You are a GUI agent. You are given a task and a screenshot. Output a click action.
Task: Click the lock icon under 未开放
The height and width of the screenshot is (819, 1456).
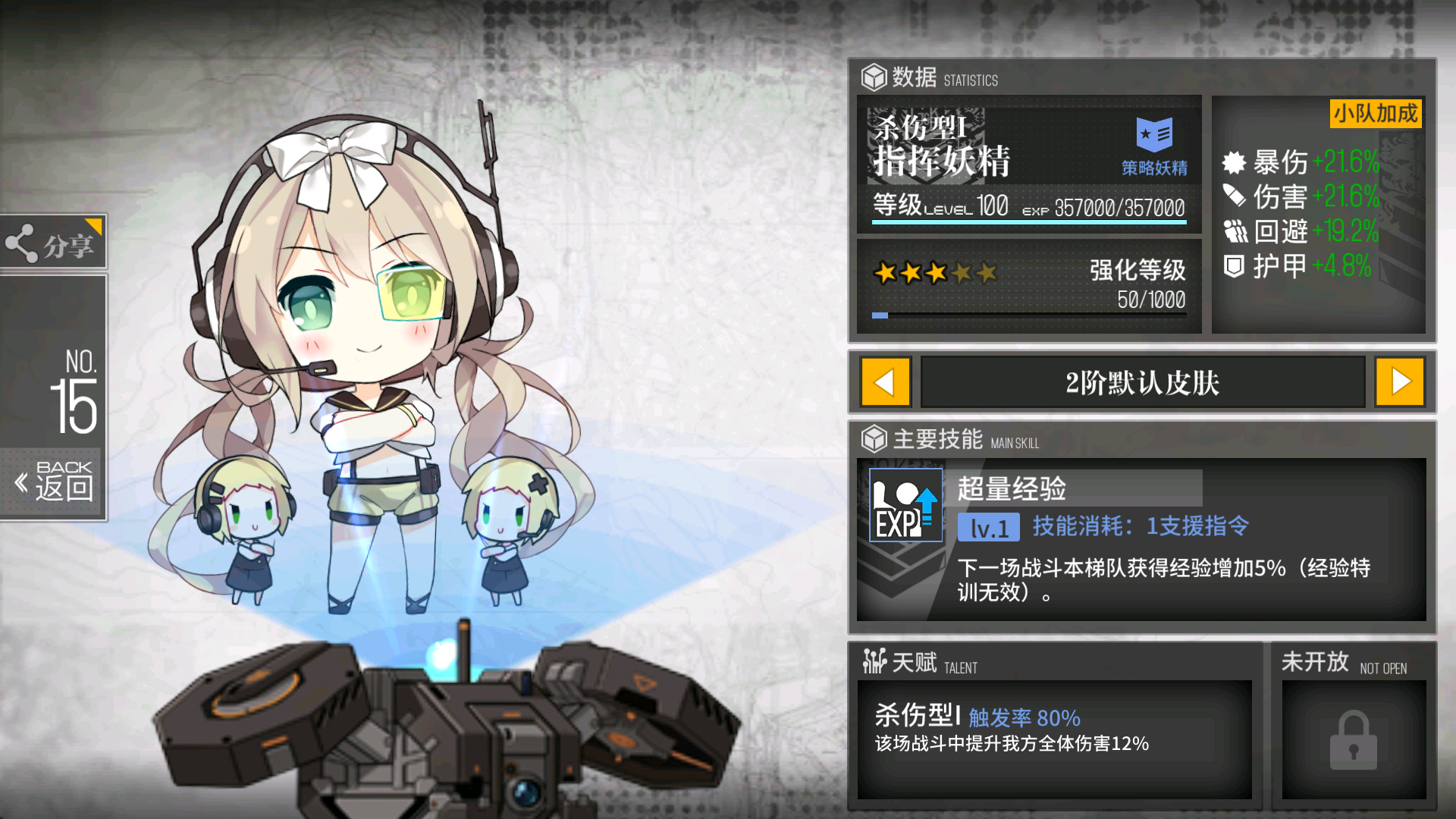pyautogui.click(x=1354, y=739)
